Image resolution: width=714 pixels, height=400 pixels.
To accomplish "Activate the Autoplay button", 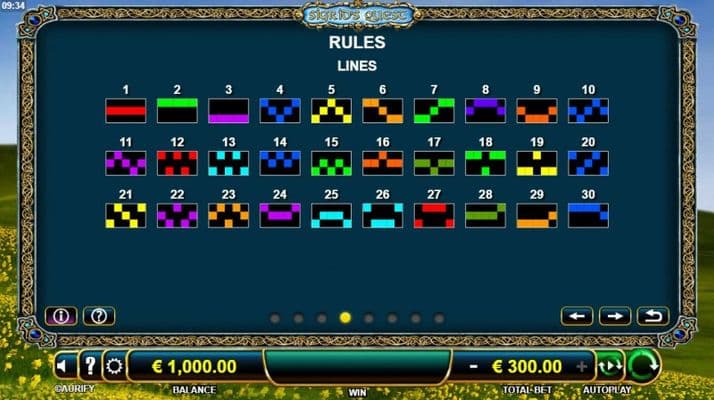I will pyautogui.click(x=608, y=366).
